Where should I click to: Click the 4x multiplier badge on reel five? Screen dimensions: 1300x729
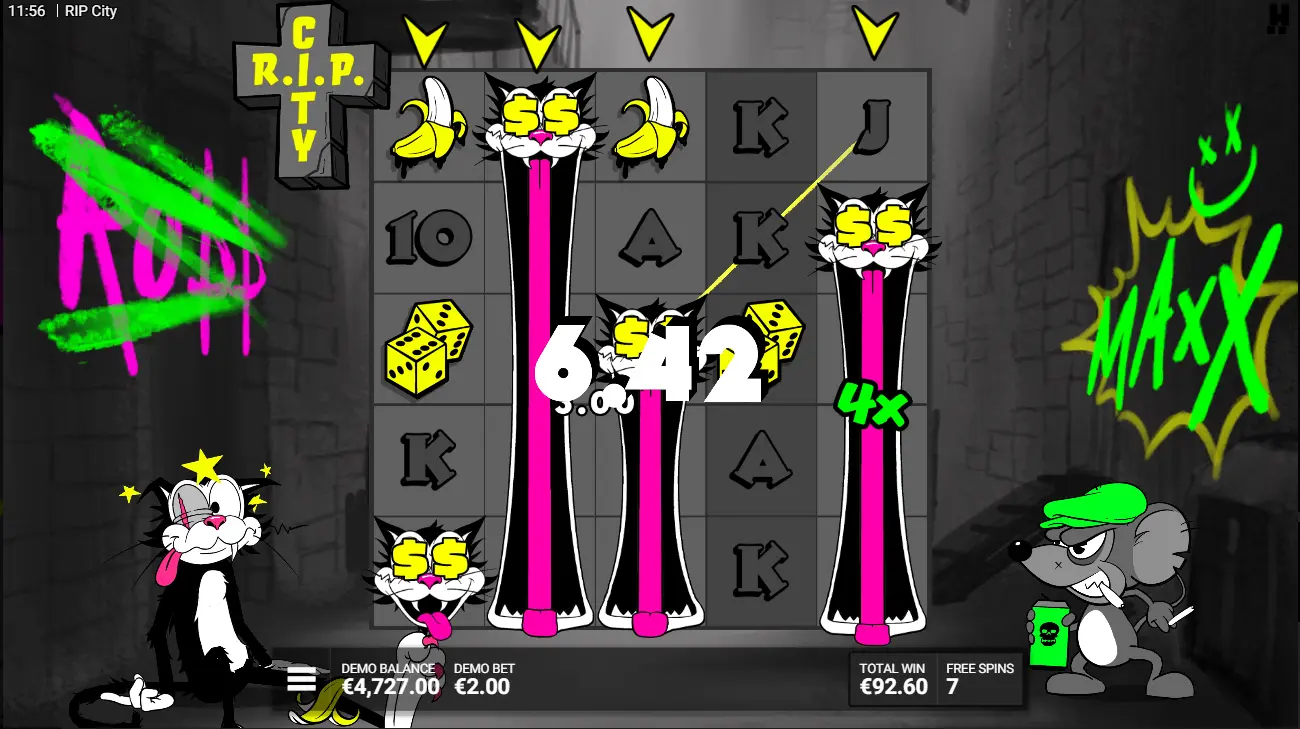pyautogui.click(x=873, y=404)
